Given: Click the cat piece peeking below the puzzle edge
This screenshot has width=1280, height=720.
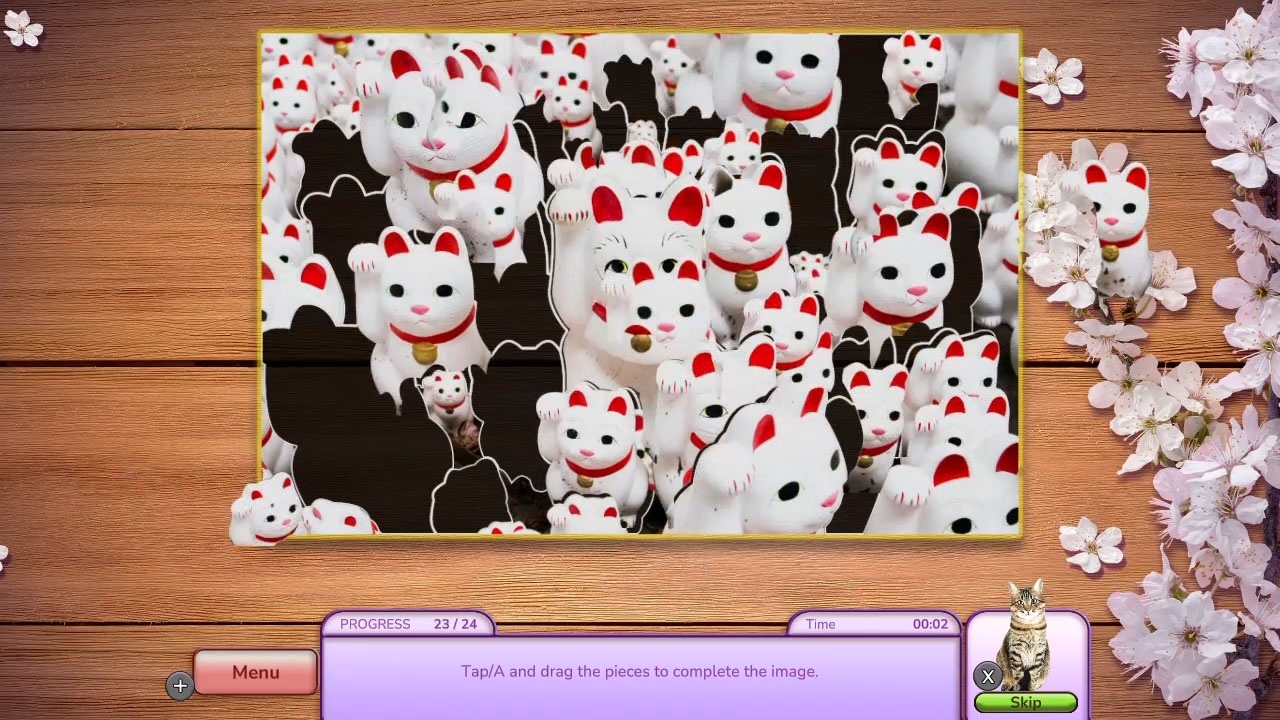Looking at the screenshot, I should (262, 515).
